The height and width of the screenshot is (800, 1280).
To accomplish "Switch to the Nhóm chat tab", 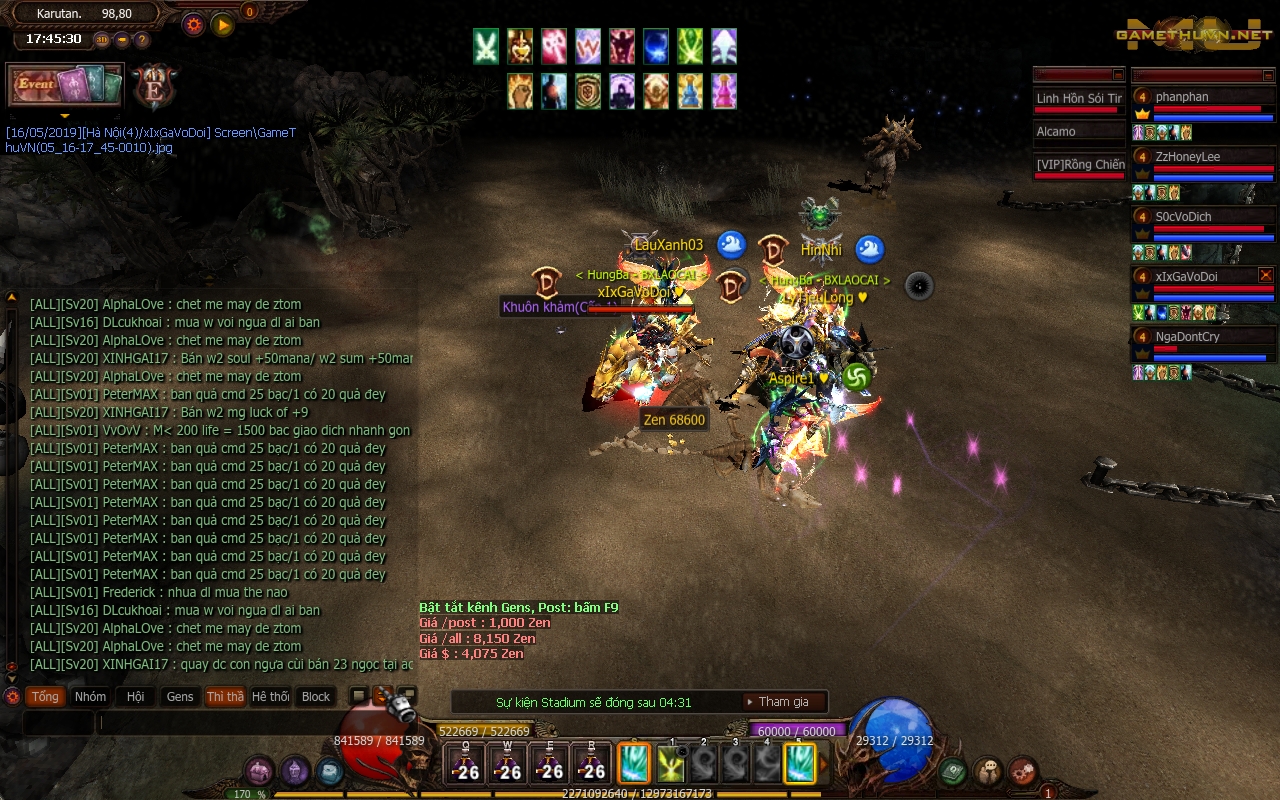I will [90, 697].
